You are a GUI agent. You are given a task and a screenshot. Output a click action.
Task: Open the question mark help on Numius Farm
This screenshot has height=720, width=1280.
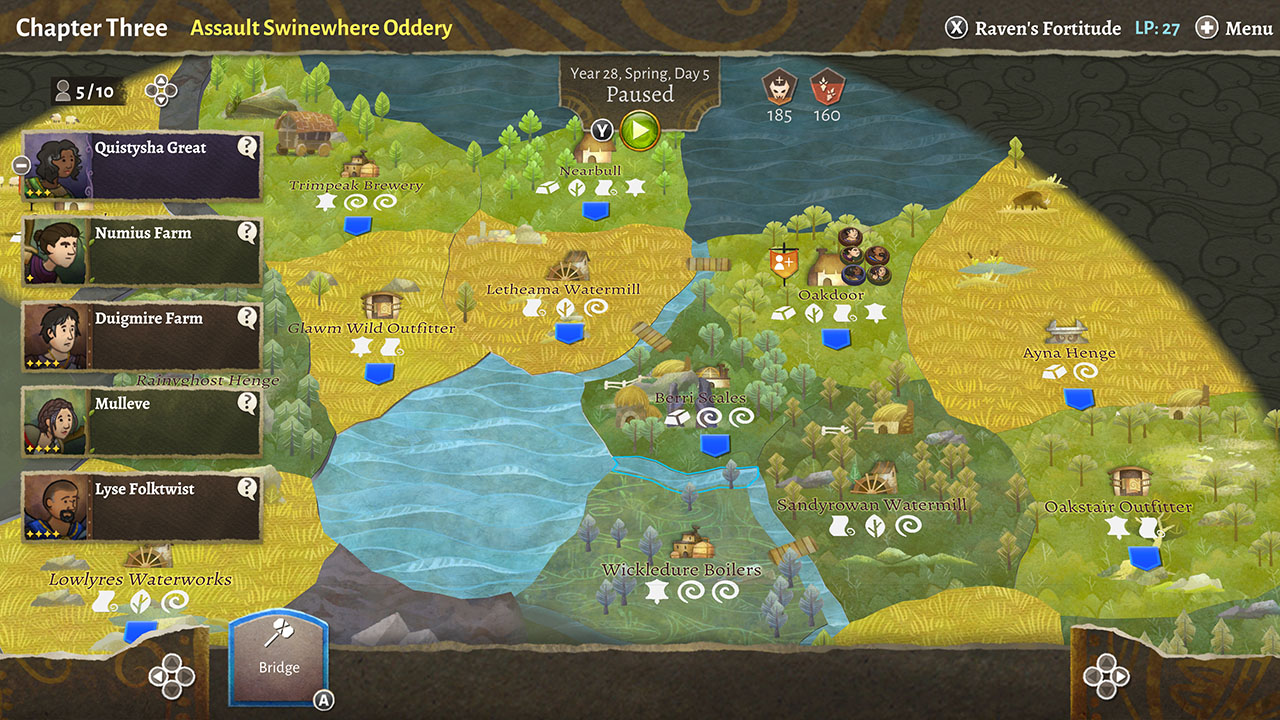click(x=247, y=233)
